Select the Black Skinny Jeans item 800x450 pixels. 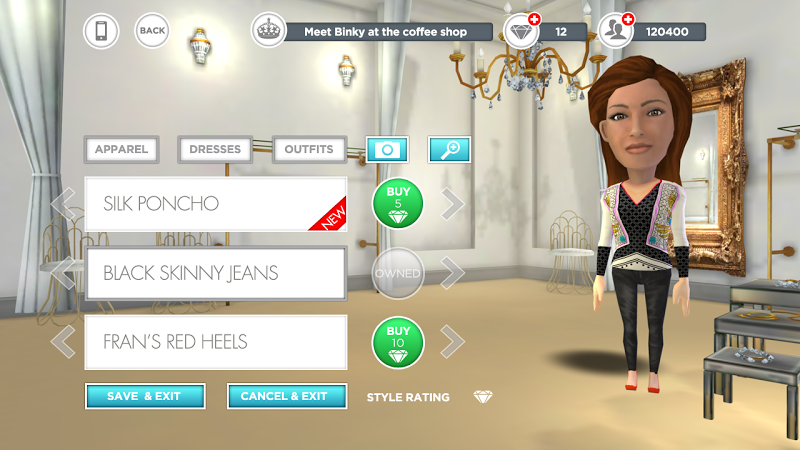(x=215, y=273)
